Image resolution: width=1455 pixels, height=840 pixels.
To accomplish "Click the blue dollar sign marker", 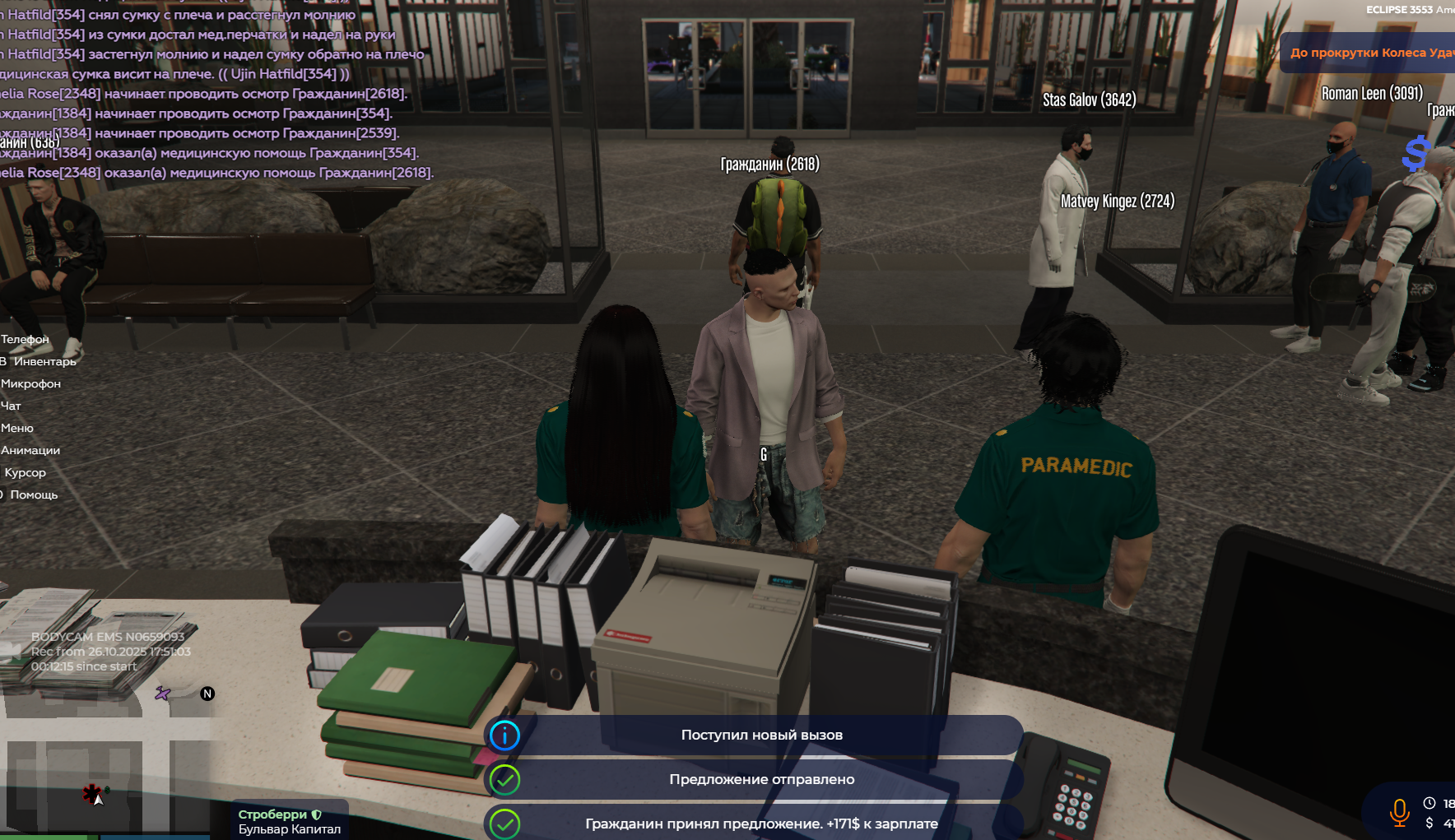I will click(1415, 153).
